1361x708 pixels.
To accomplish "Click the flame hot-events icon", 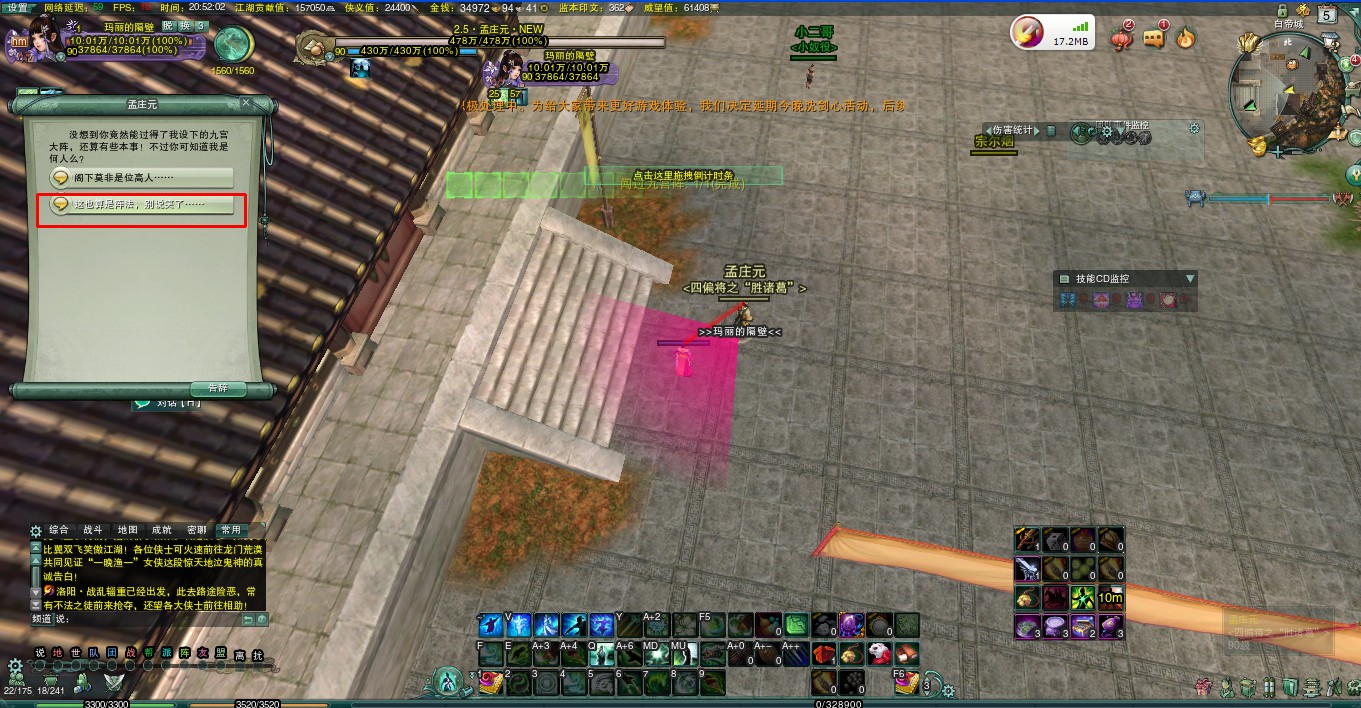I will pyautogui.click(x=1186, y=39).
